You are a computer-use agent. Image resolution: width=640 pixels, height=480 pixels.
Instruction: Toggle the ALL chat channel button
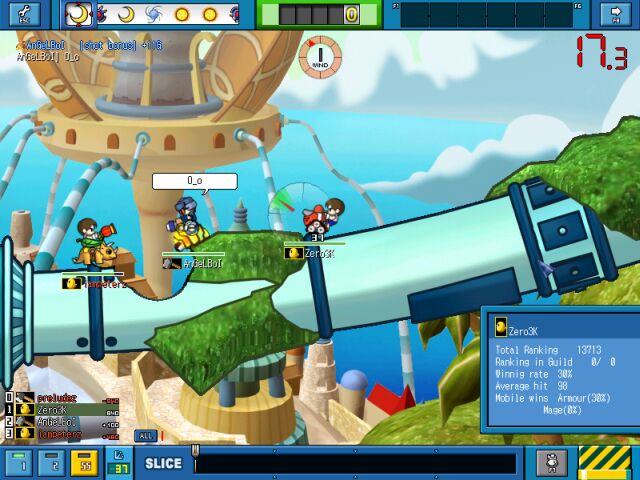pyautogui.click(x=145, y=436)
